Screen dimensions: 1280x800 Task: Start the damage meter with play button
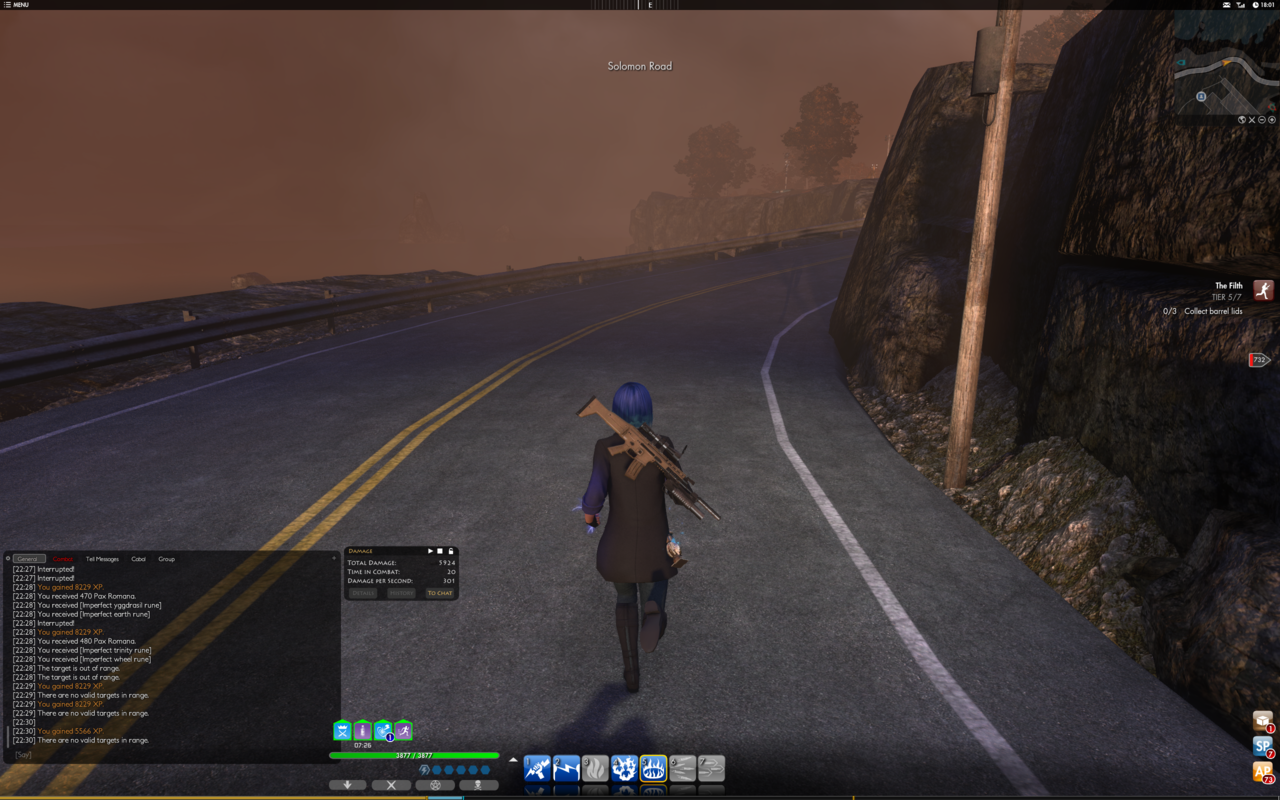click(431, 551)
